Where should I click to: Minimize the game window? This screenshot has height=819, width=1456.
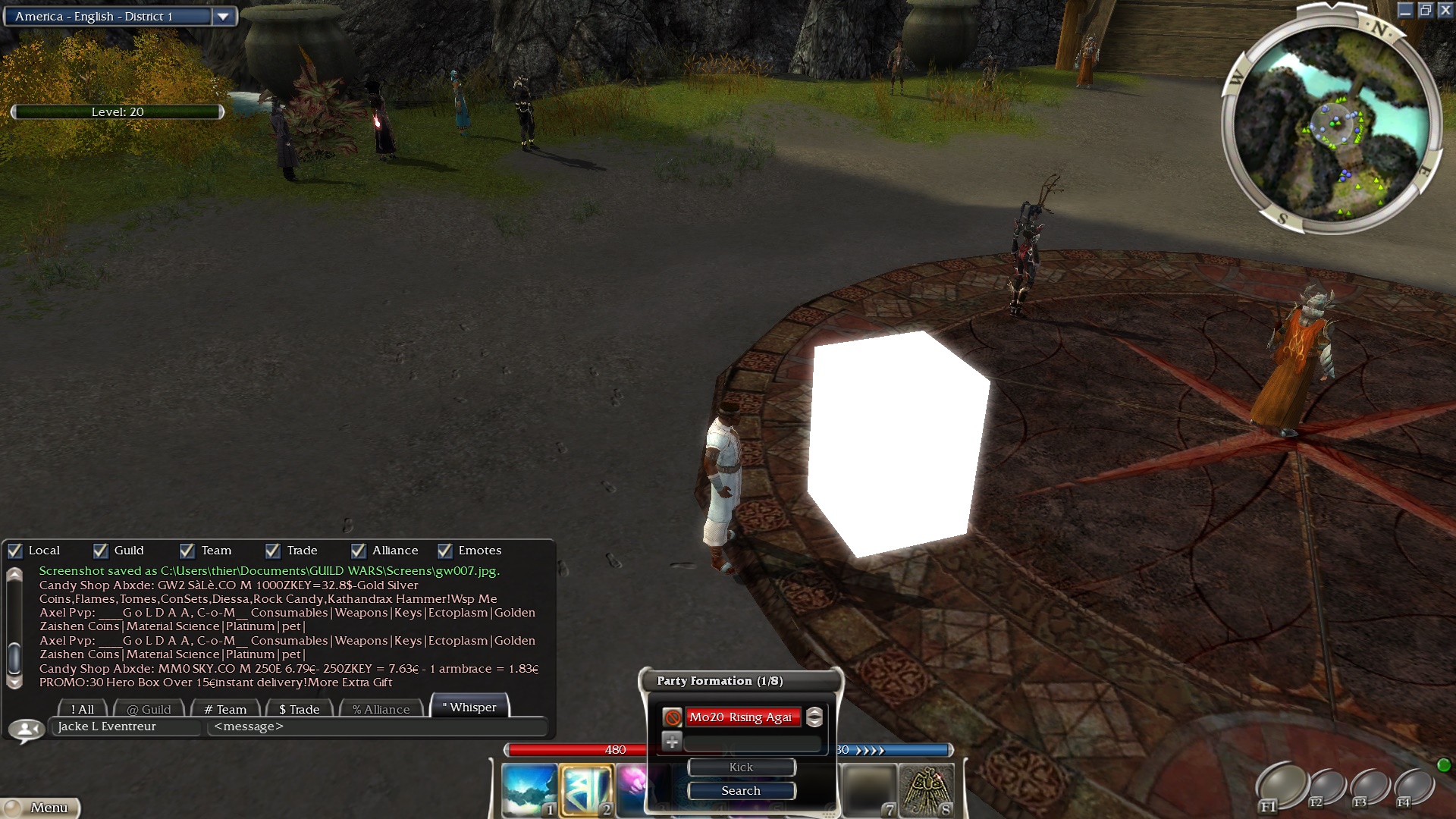coord(1405,10)
